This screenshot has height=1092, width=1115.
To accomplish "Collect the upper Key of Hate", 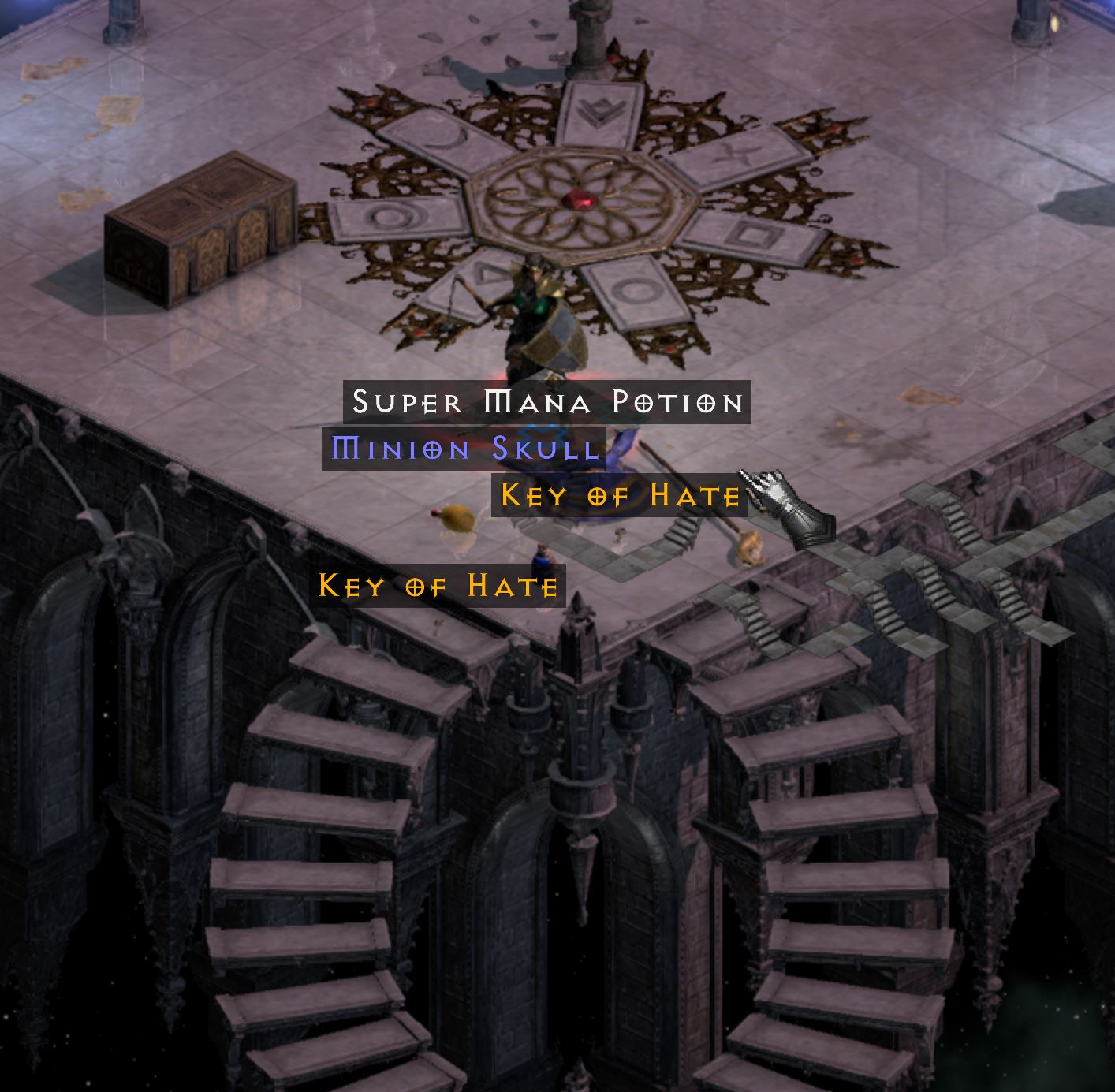I will tap(619, 497).
